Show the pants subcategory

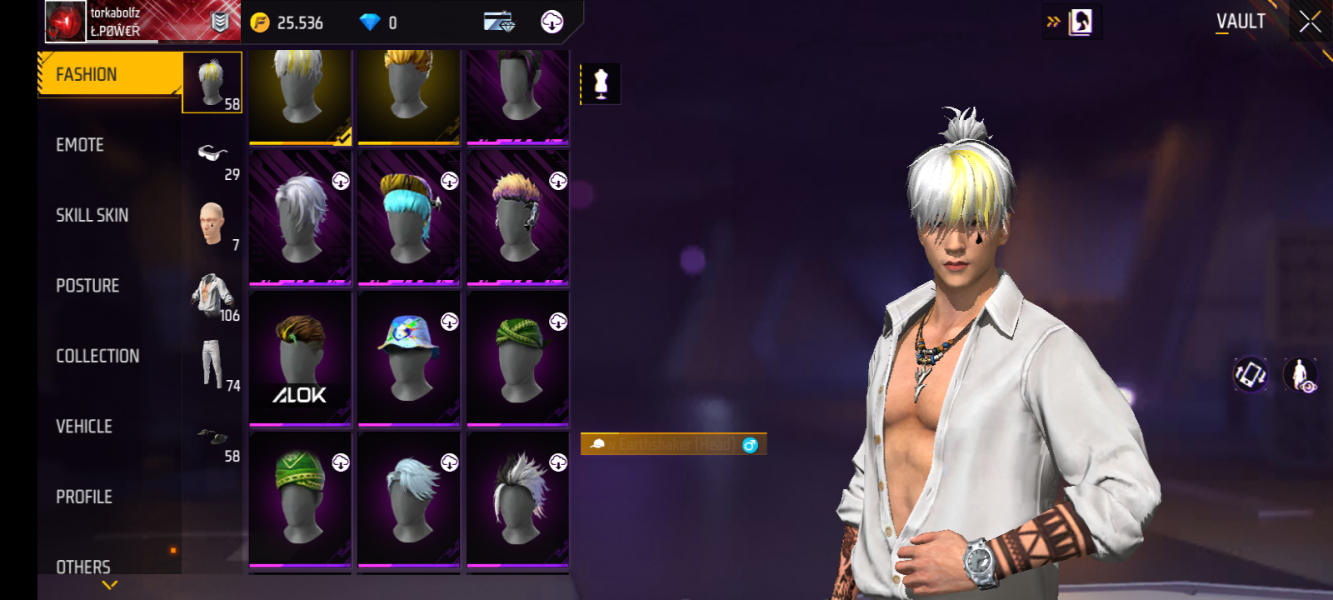click(211, 364)
